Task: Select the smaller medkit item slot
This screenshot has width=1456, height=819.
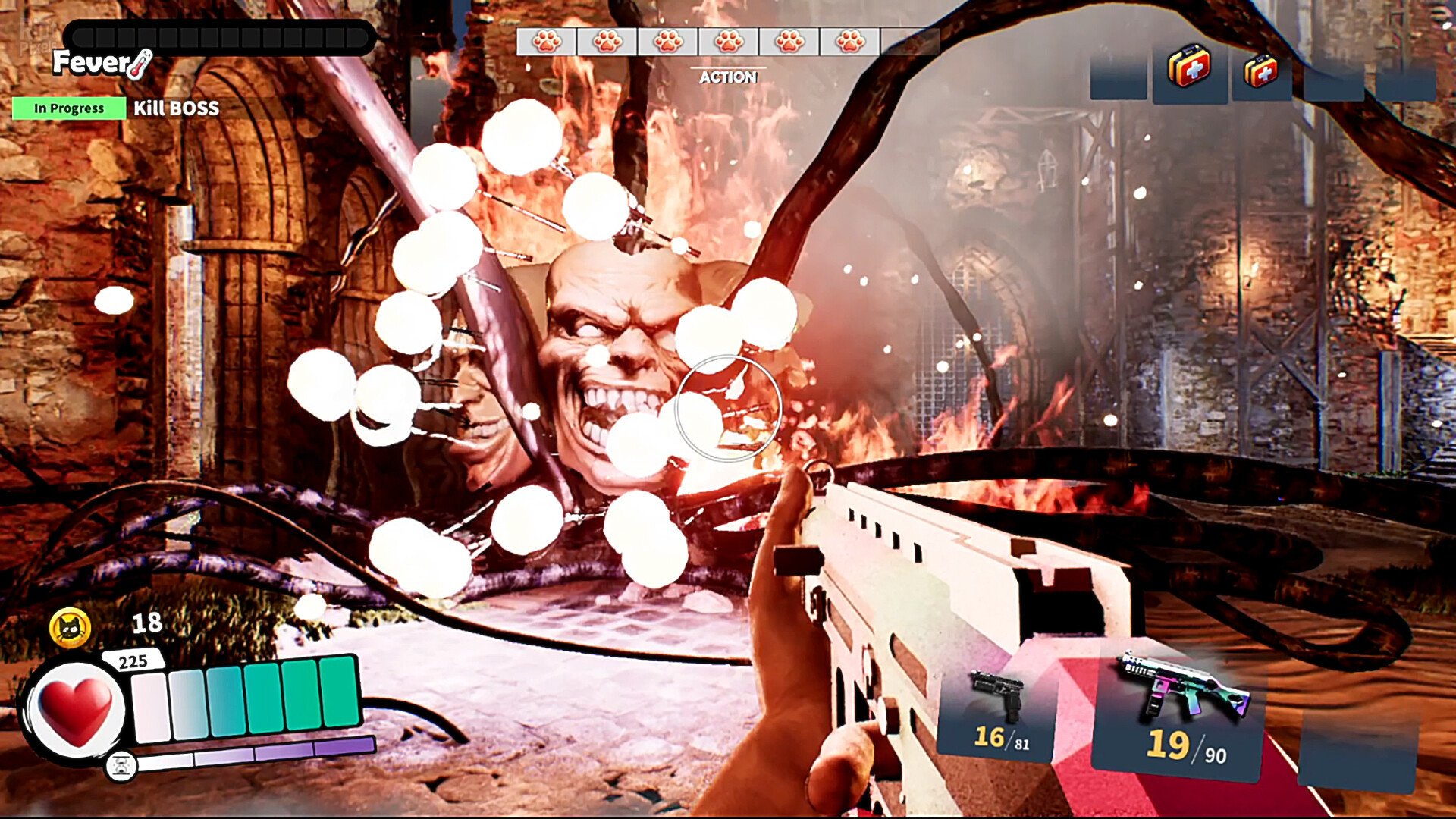Action: click(x=1260, y=73)
